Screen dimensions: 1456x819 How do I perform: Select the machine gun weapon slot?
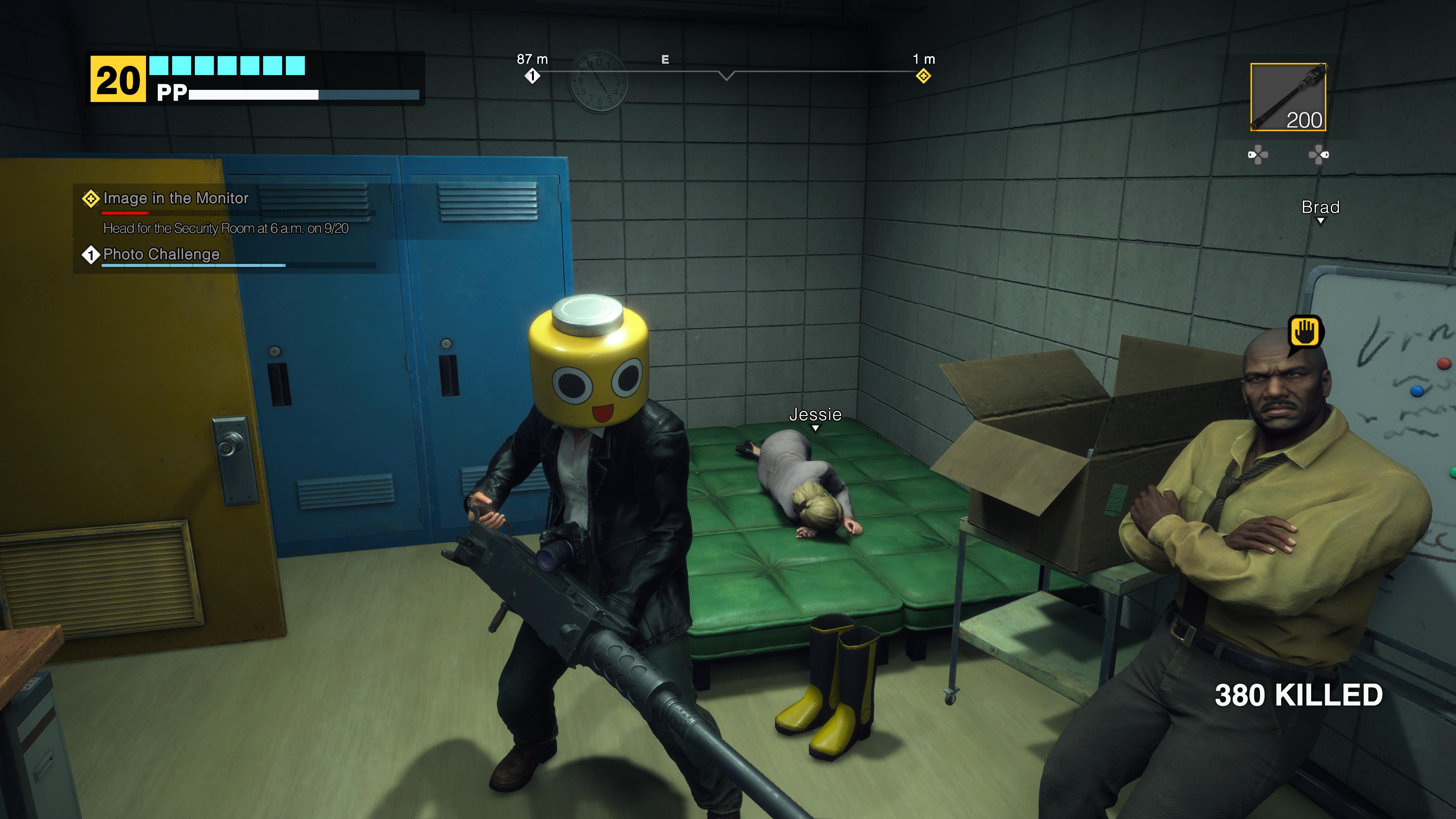pos(1288,97)
